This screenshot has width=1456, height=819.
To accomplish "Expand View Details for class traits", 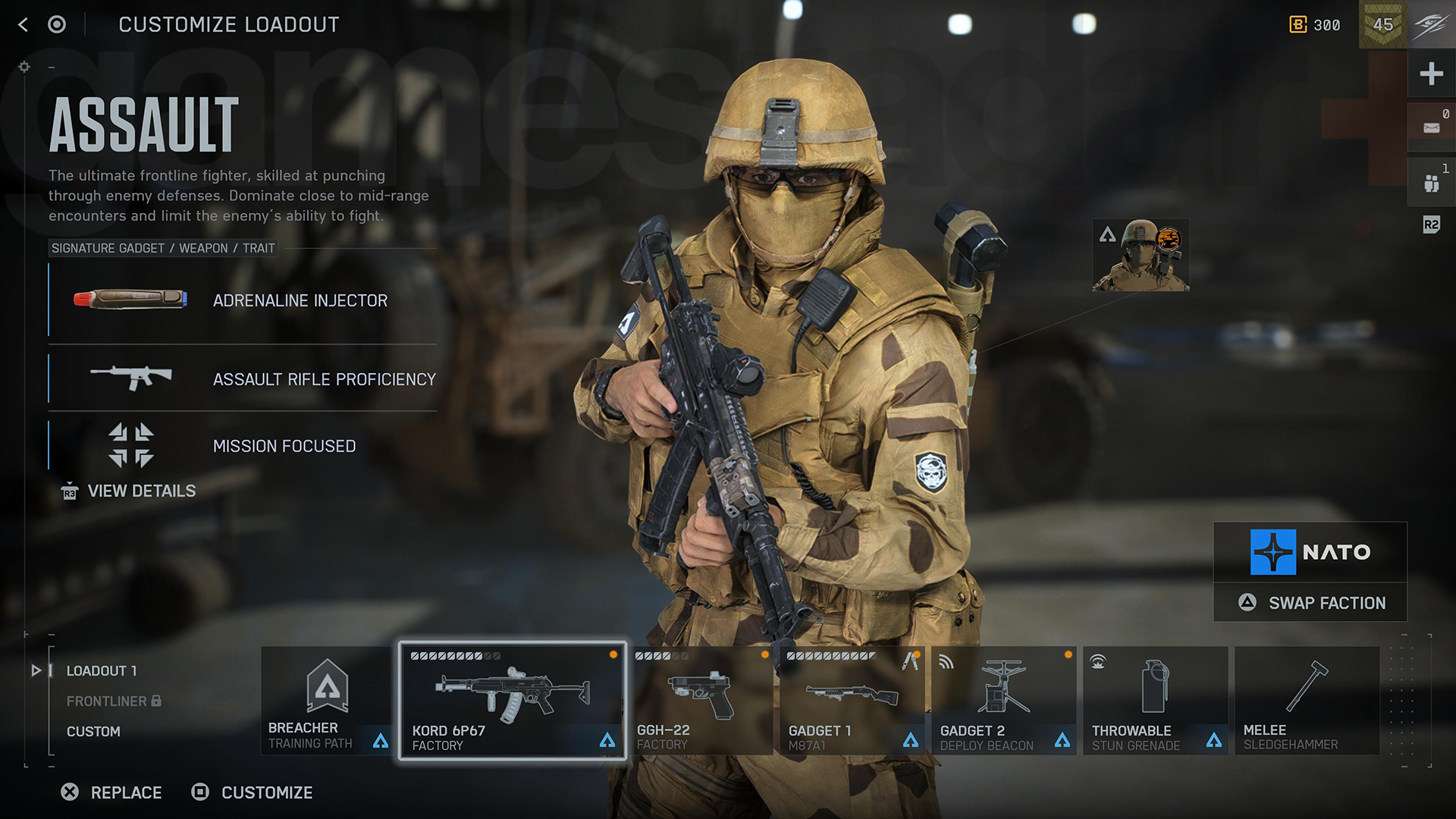I will (x=141, y=491).
